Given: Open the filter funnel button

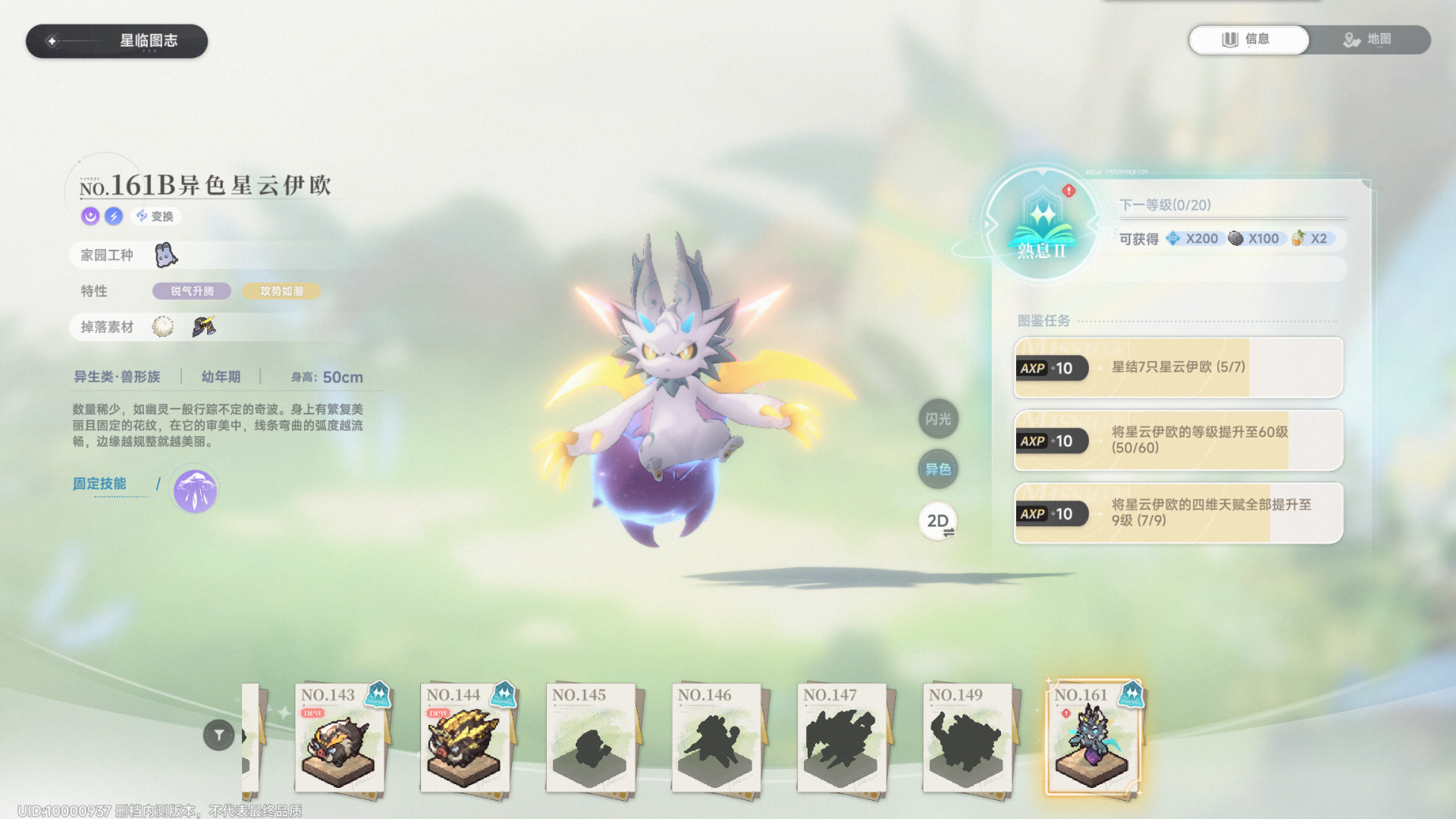Looking at the screenshot, I should tap(218, 735).
